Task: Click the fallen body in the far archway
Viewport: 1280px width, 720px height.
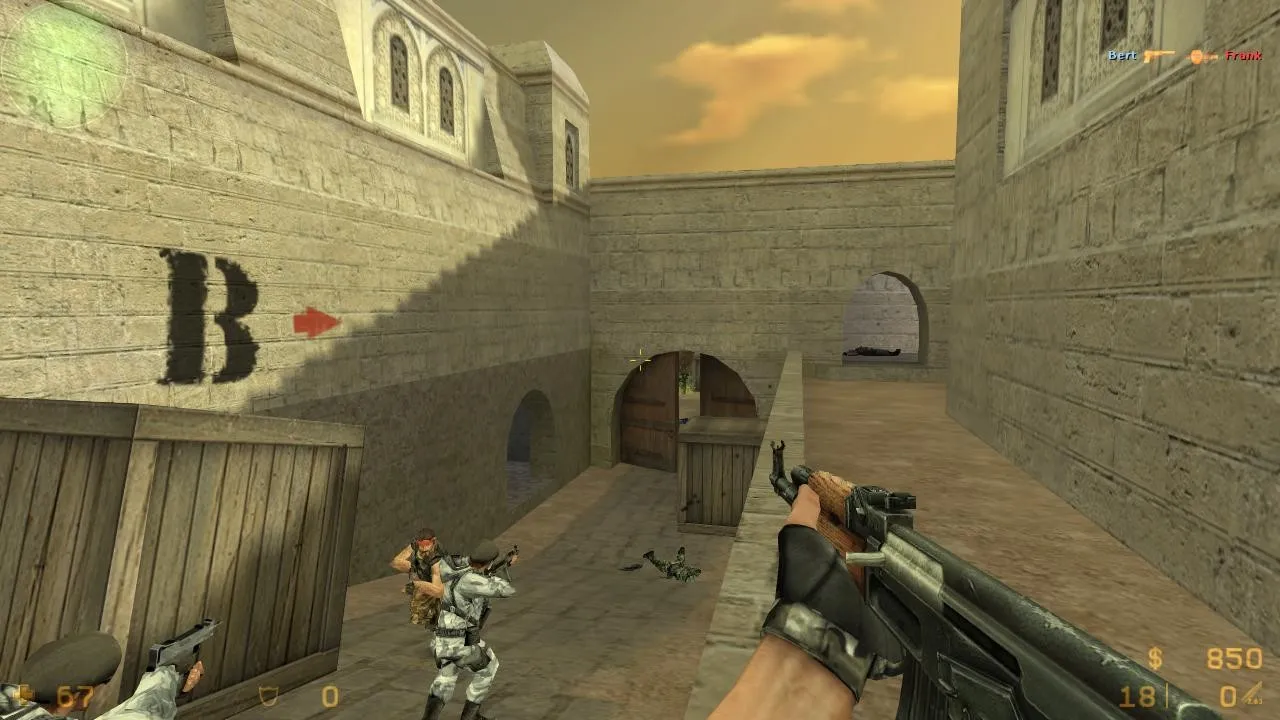Action: click(x=872, y=353)
